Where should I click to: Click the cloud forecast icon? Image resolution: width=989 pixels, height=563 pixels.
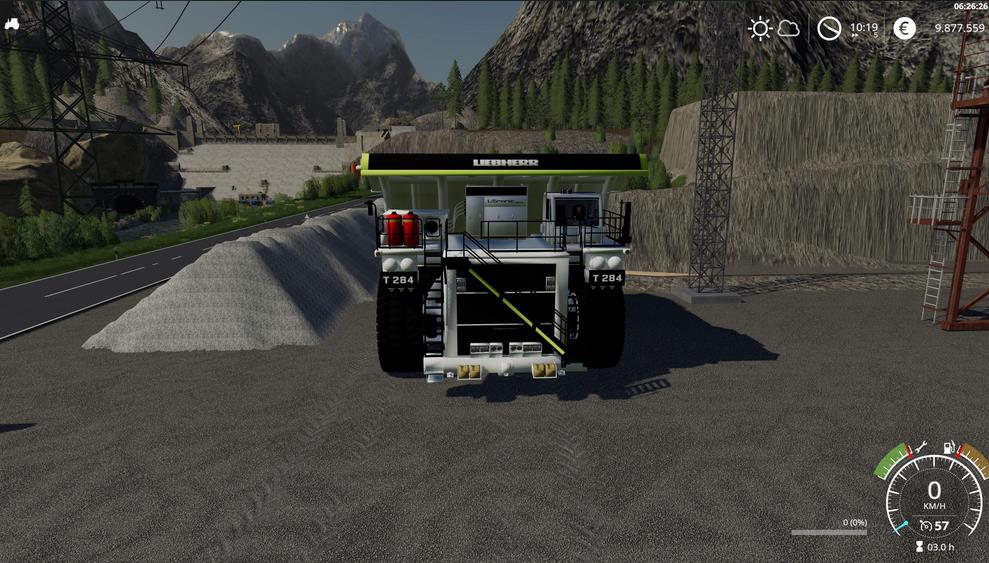pyautogui.click(x=789, y=28)
